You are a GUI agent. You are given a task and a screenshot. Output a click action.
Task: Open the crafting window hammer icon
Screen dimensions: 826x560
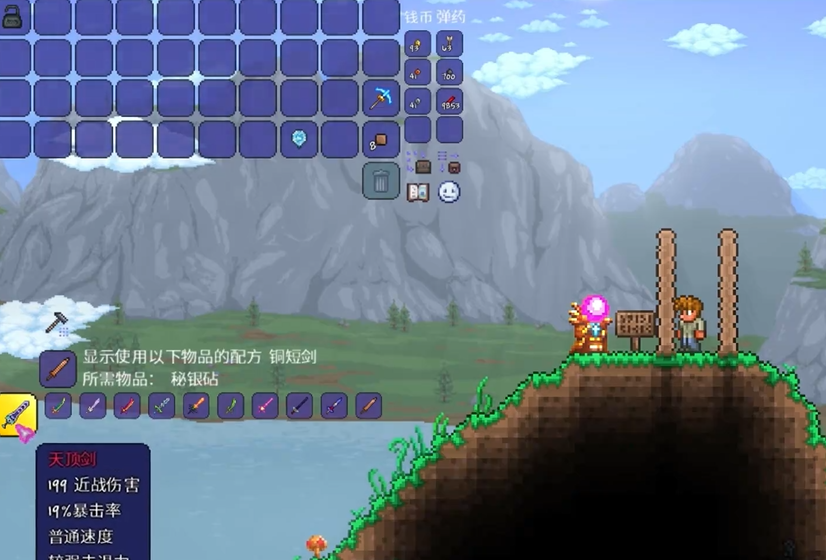point(56,322)
